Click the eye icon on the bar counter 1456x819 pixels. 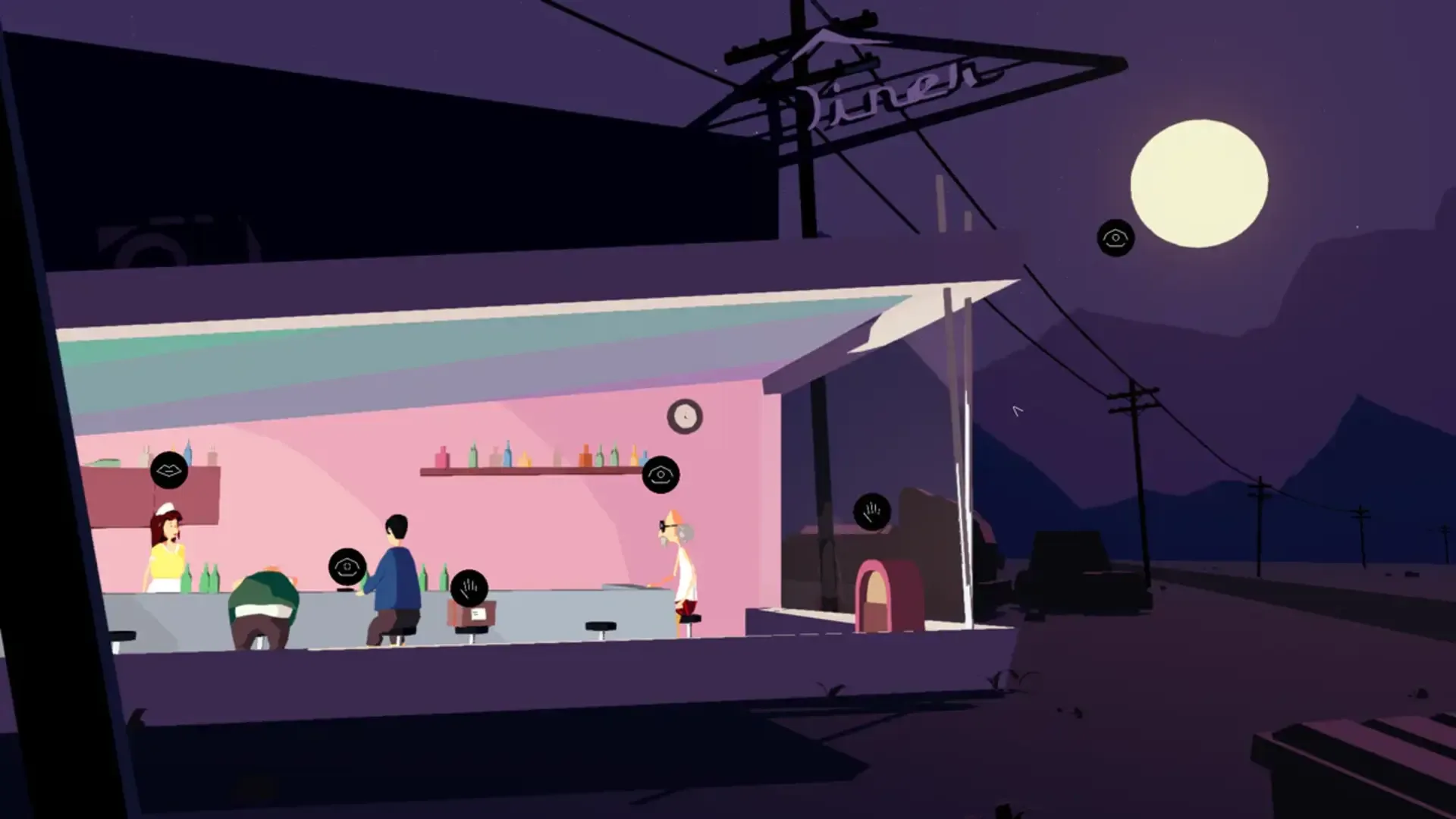click(x=349, y=564)
